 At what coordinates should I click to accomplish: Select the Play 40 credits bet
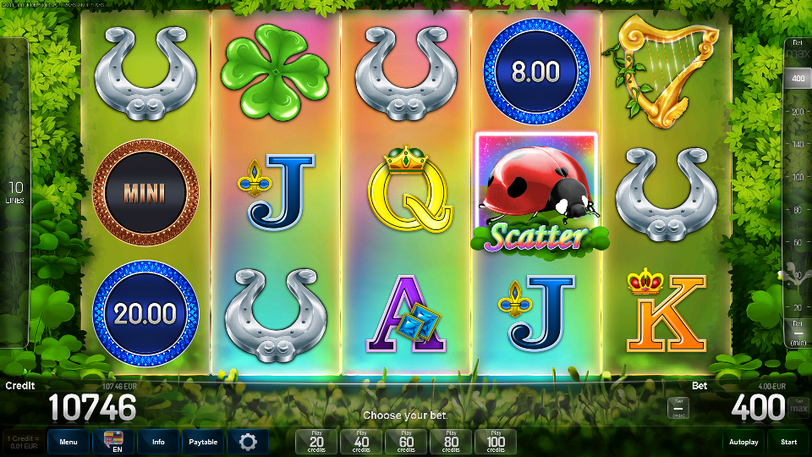click(x=361, y=441)
